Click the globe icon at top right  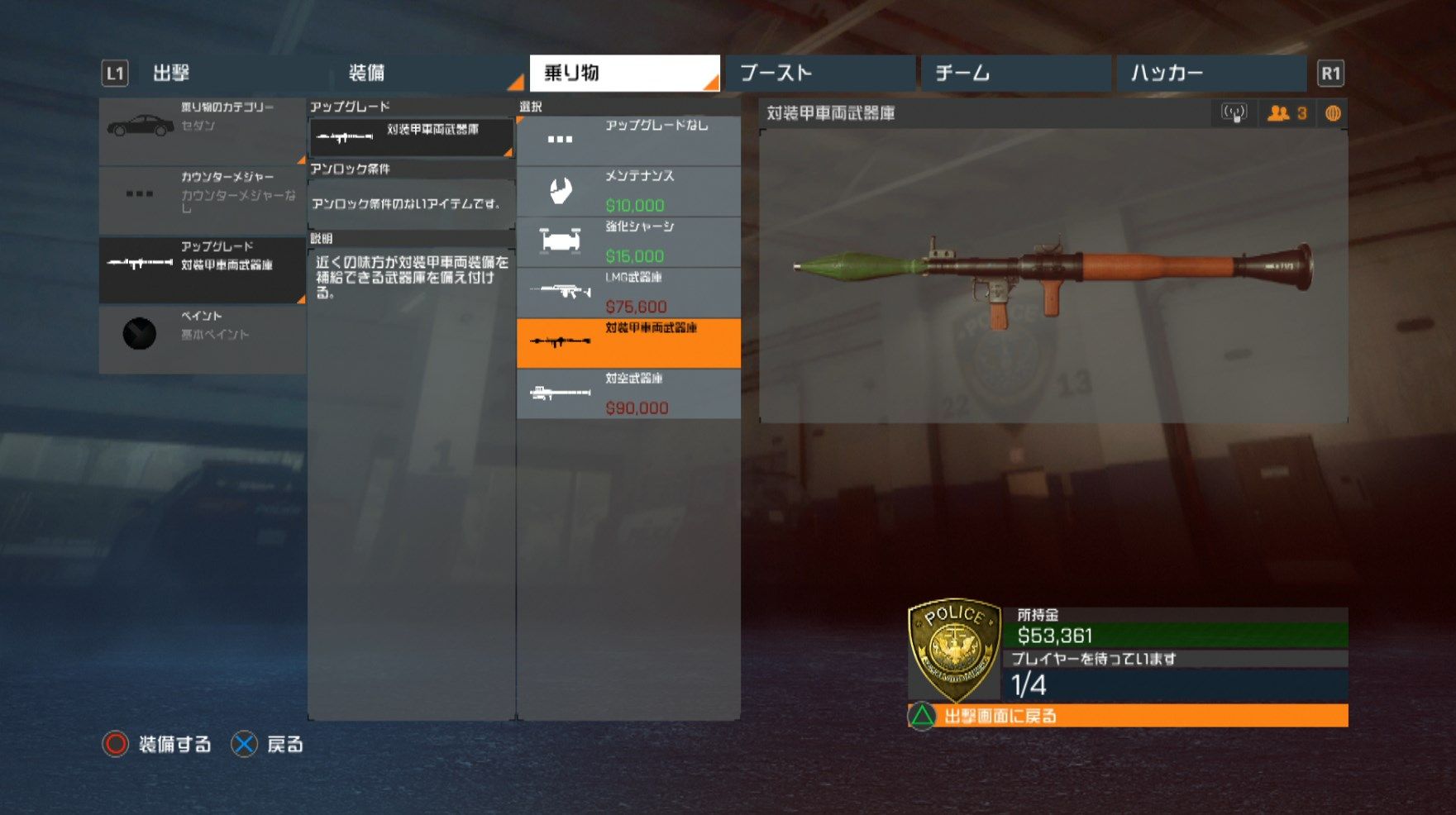click(1333, 114)
